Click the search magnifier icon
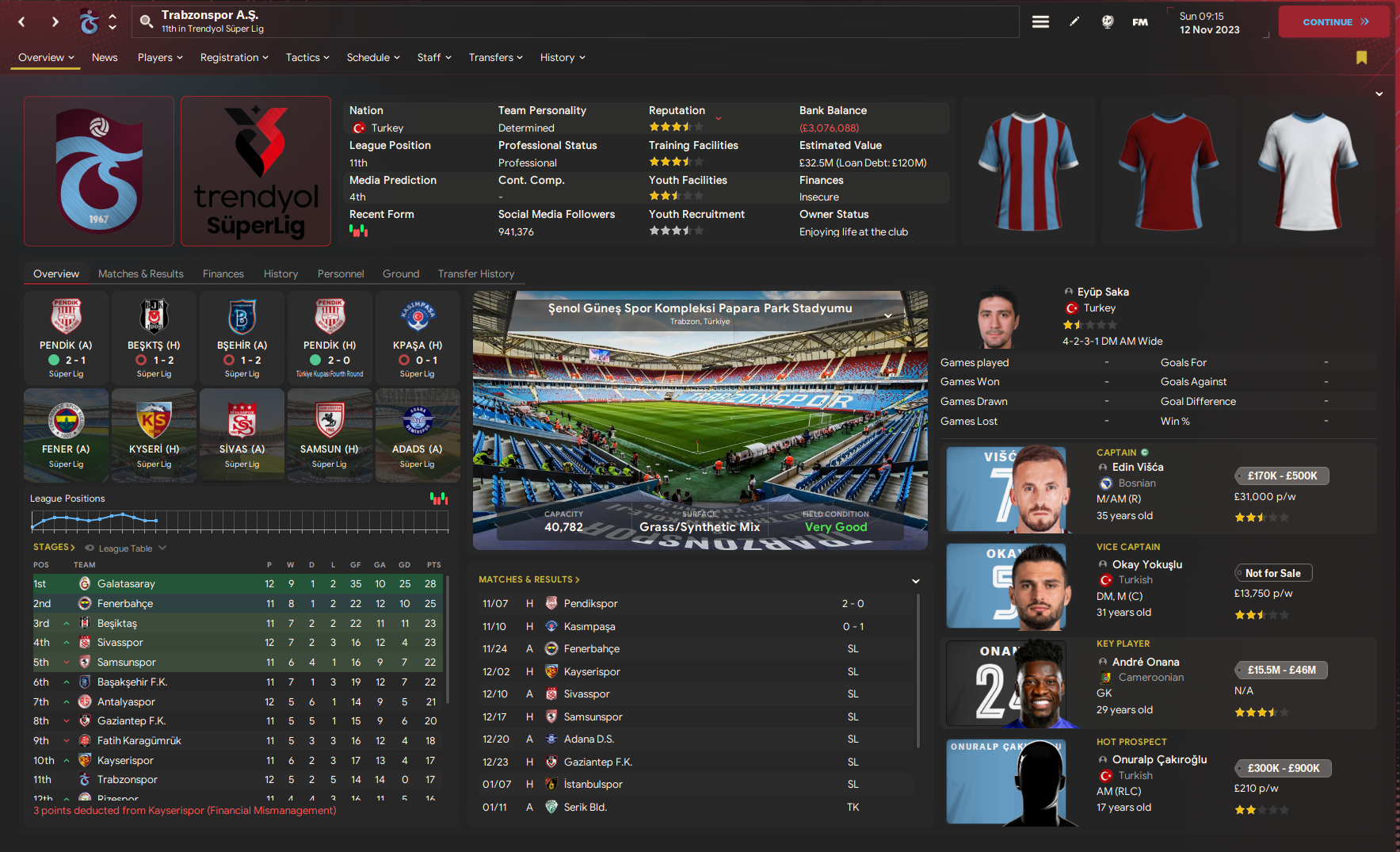 147,21
